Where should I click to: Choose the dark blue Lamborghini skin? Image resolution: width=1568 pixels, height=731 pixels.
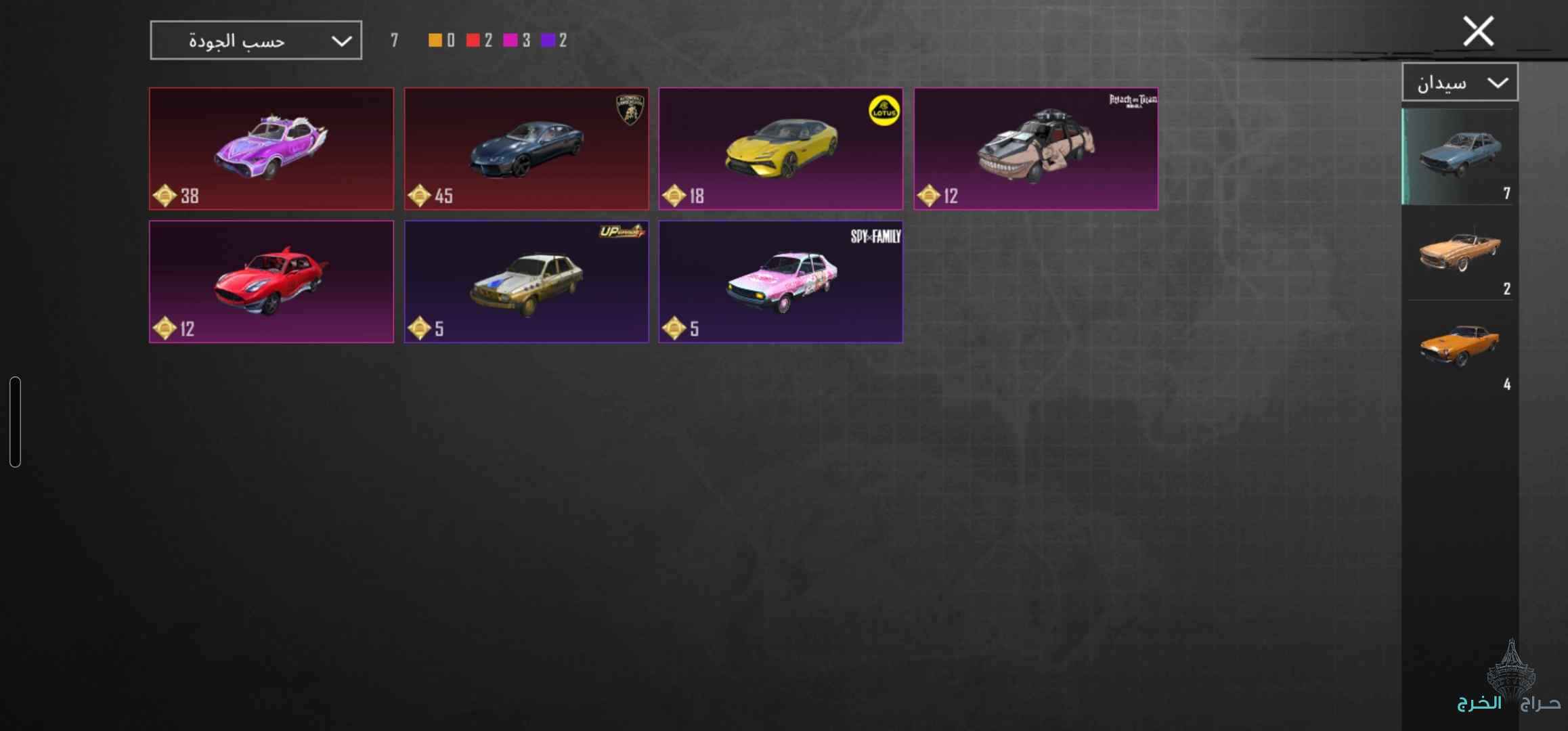(526, 149)
